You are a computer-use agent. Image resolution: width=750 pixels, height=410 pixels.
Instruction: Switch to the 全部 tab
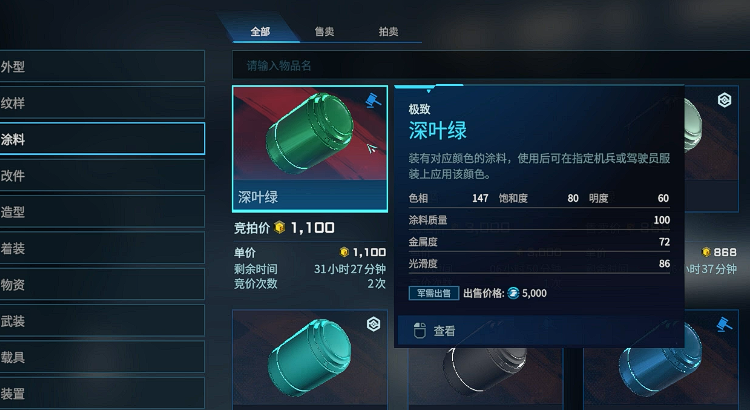(x=260, y=32)
